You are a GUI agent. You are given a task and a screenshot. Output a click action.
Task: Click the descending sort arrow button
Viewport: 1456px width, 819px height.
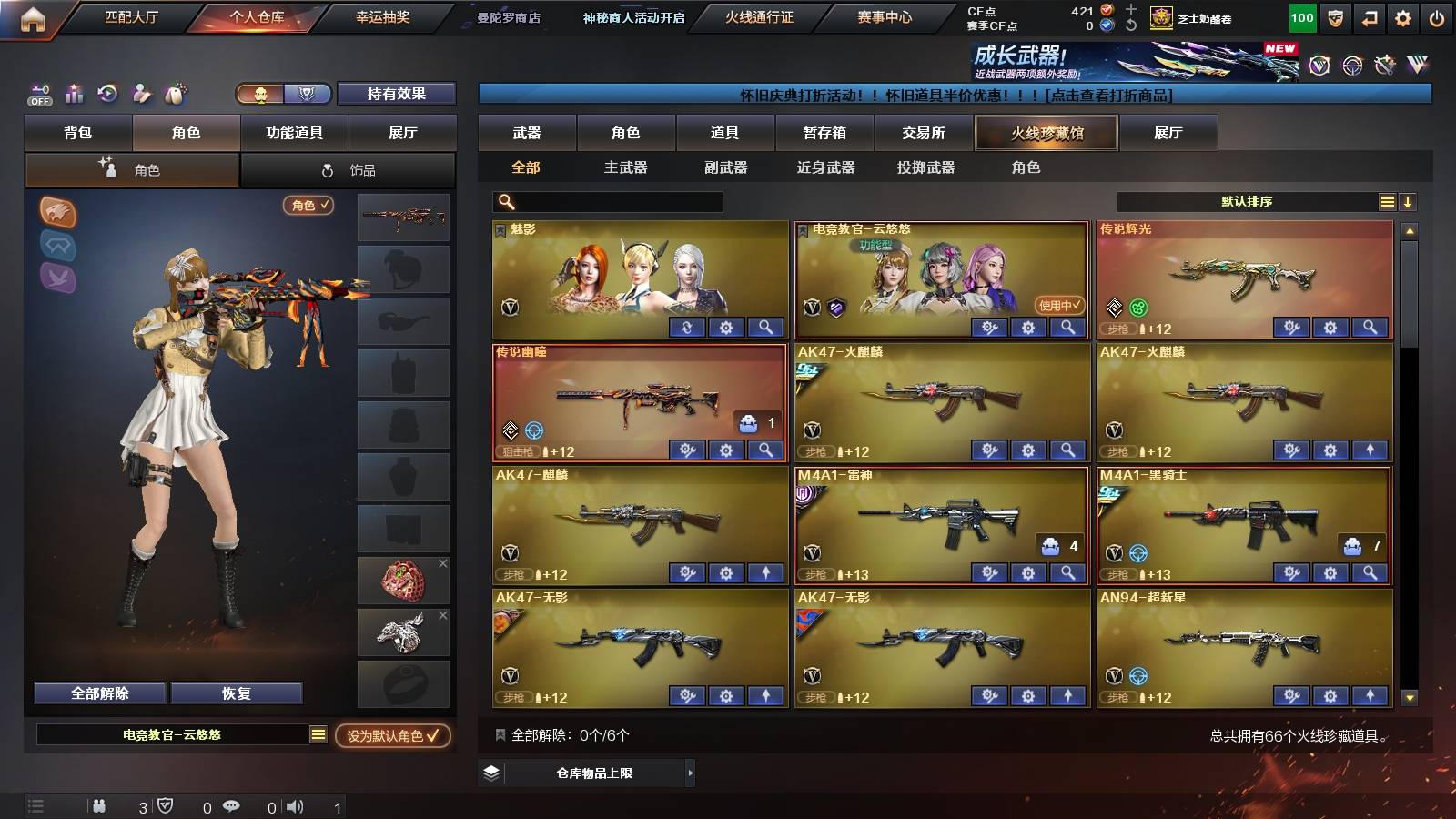click(1409, 201)
